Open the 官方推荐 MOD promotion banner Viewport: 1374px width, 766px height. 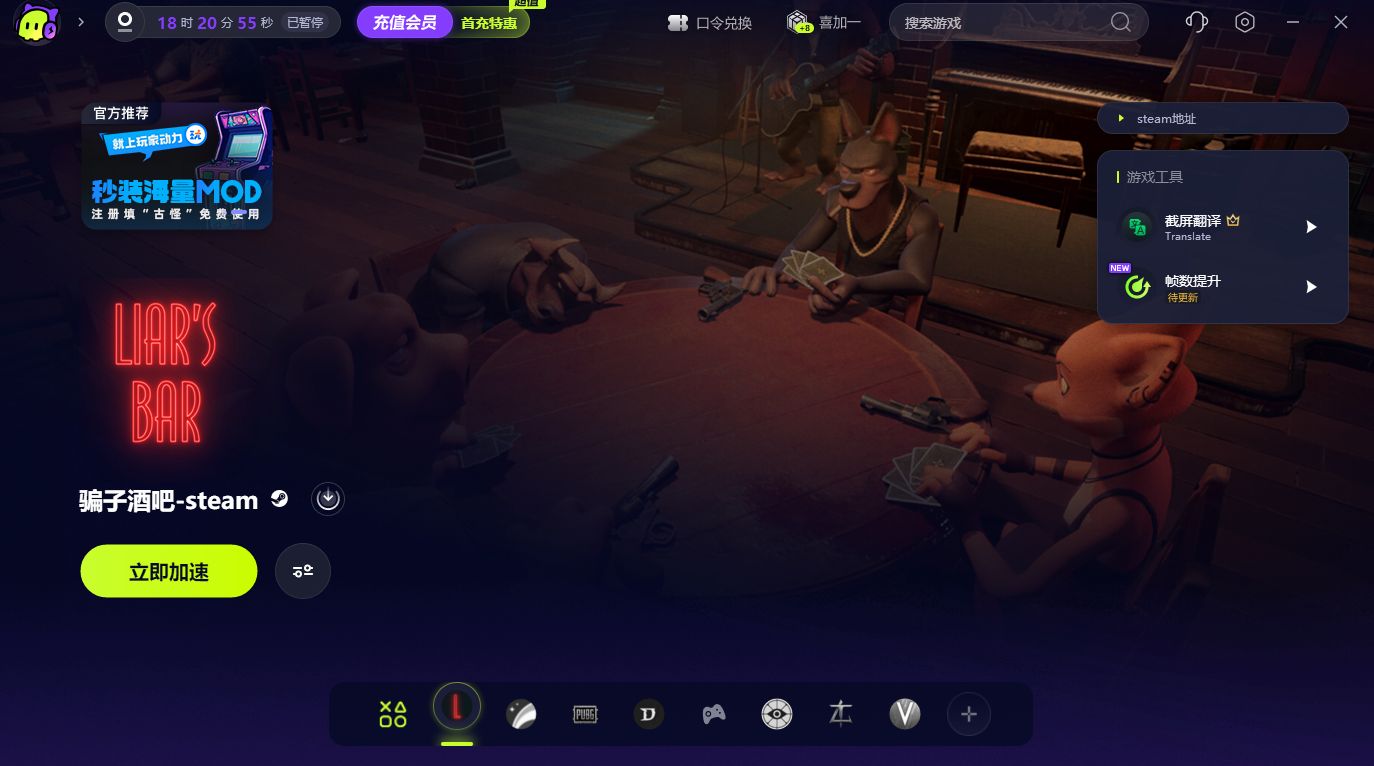point(177,167)
